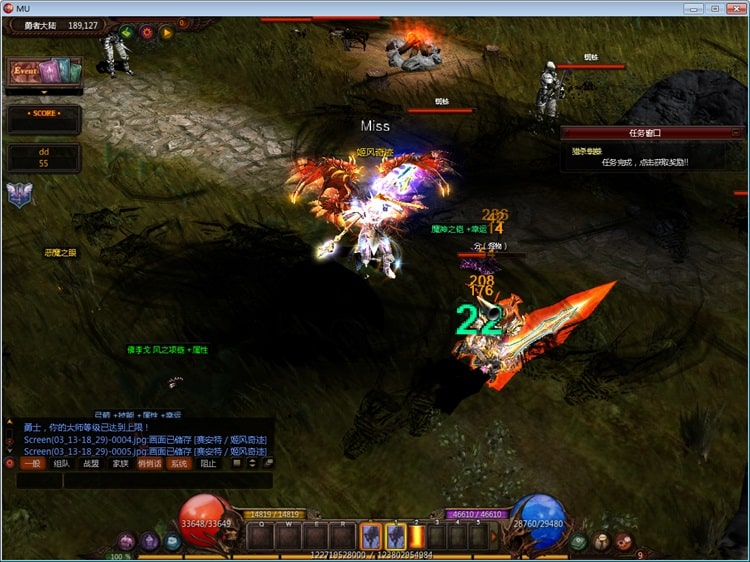The image size is (750, 562).
Task: Click the green round icon beside the mana orb
Action: coord(580,541)
